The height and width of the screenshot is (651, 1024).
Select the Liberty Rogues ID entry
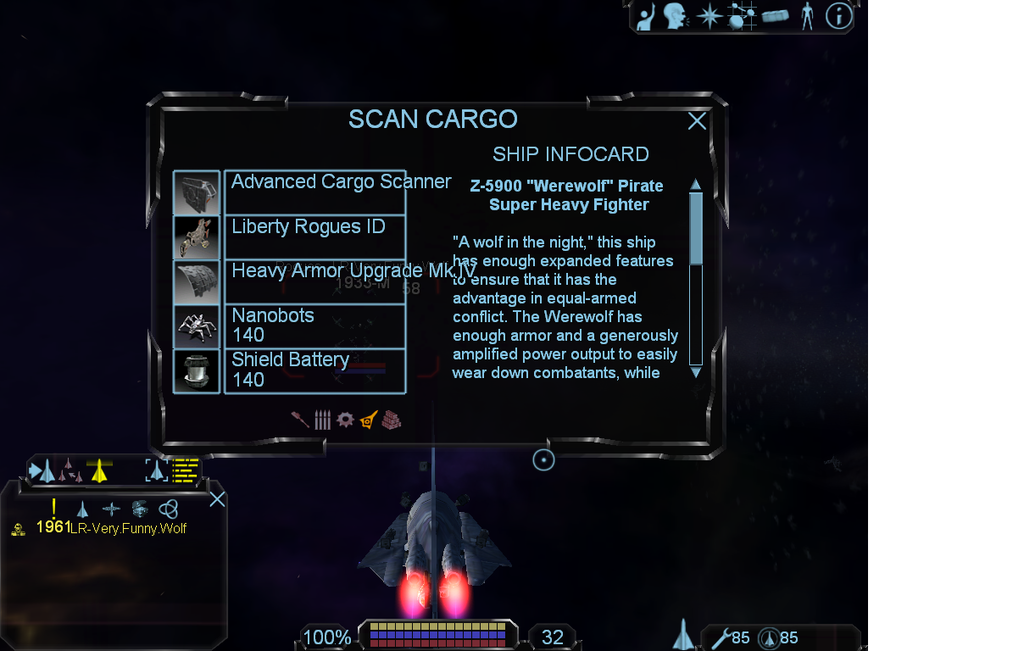(x=314, y=237)
